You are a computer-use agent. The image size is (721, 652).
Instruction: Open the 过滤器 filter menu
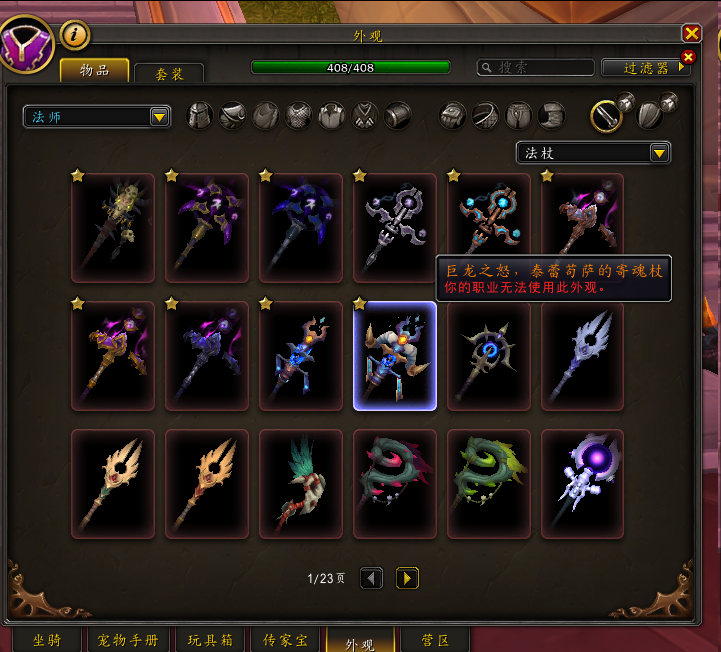(646, 68)
